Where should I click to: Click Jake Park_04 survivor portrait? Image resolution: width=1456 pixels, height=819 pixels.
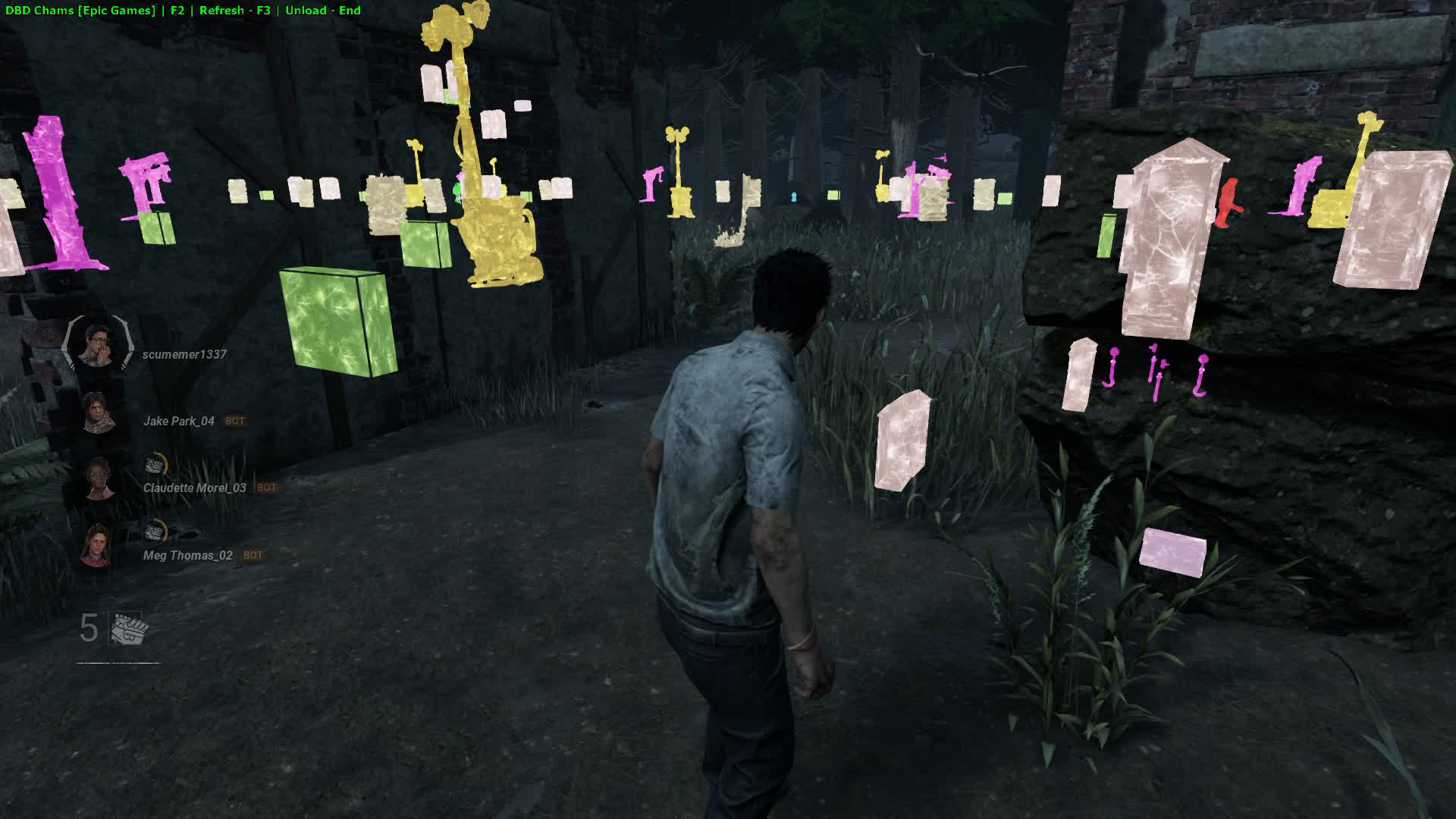[x=96, y=413]
